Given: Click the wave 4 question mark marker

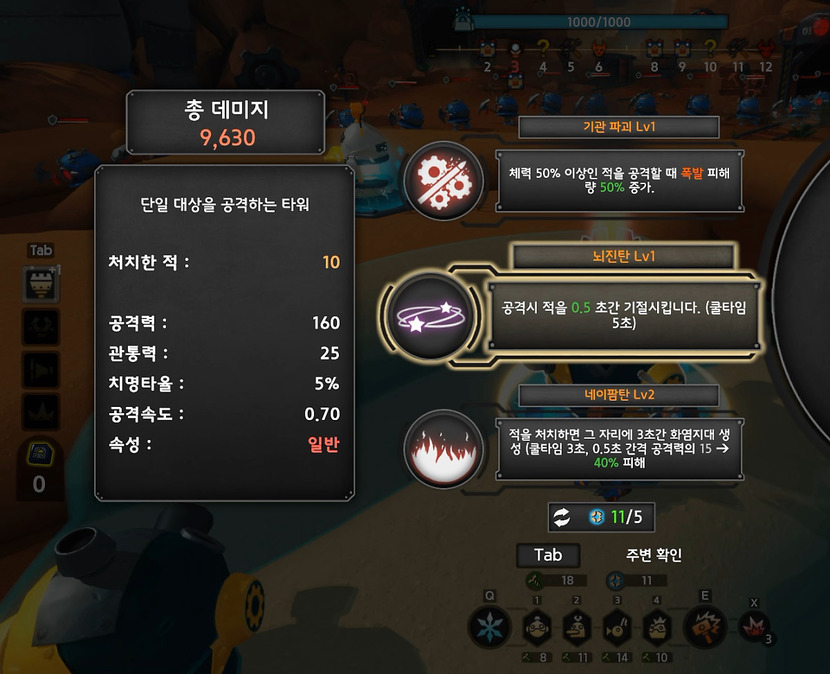Looking at the screenshot, I should (x=543, y=47).
